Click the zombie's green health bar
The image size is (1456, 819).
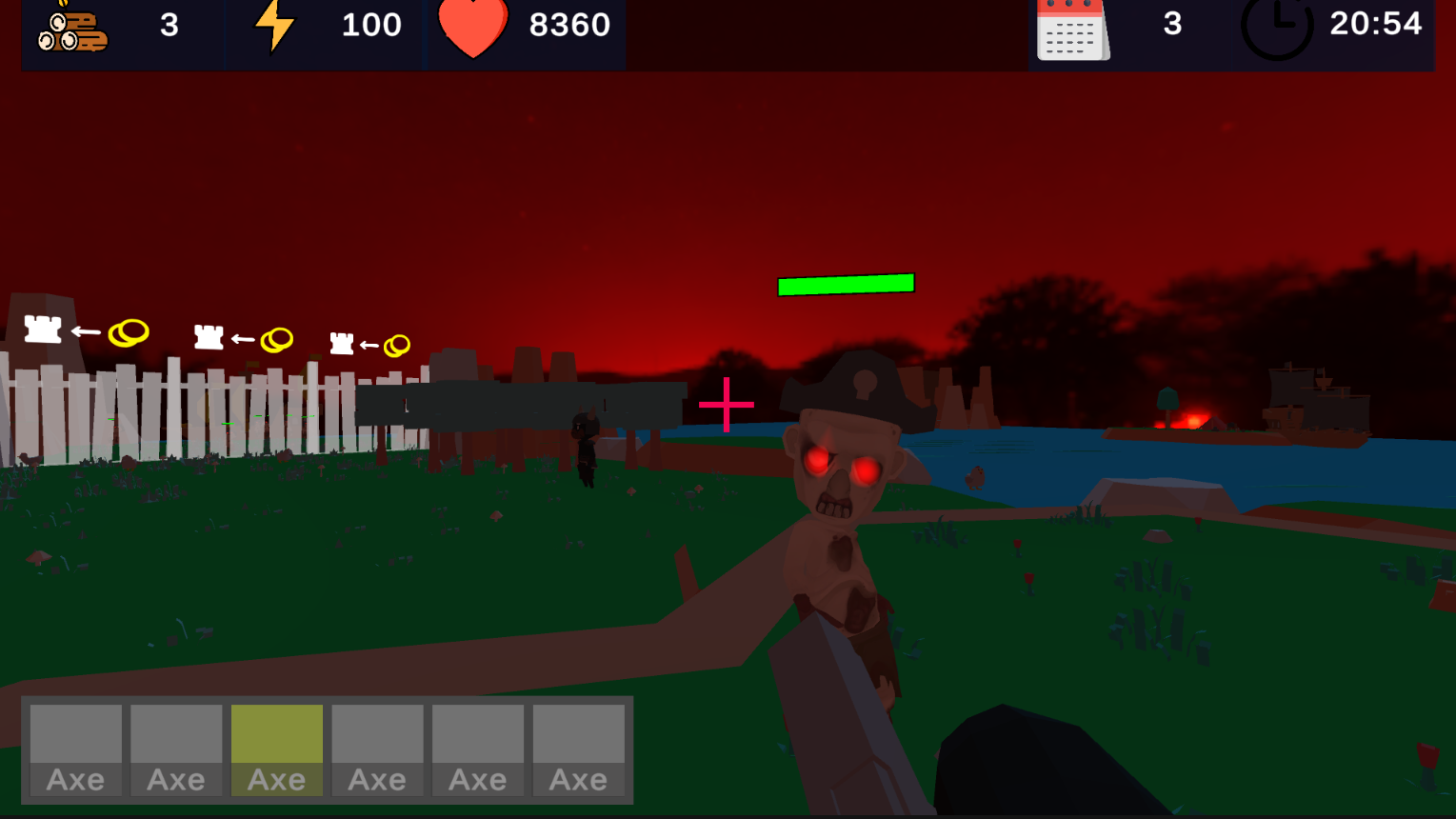[x=845, y=282]
